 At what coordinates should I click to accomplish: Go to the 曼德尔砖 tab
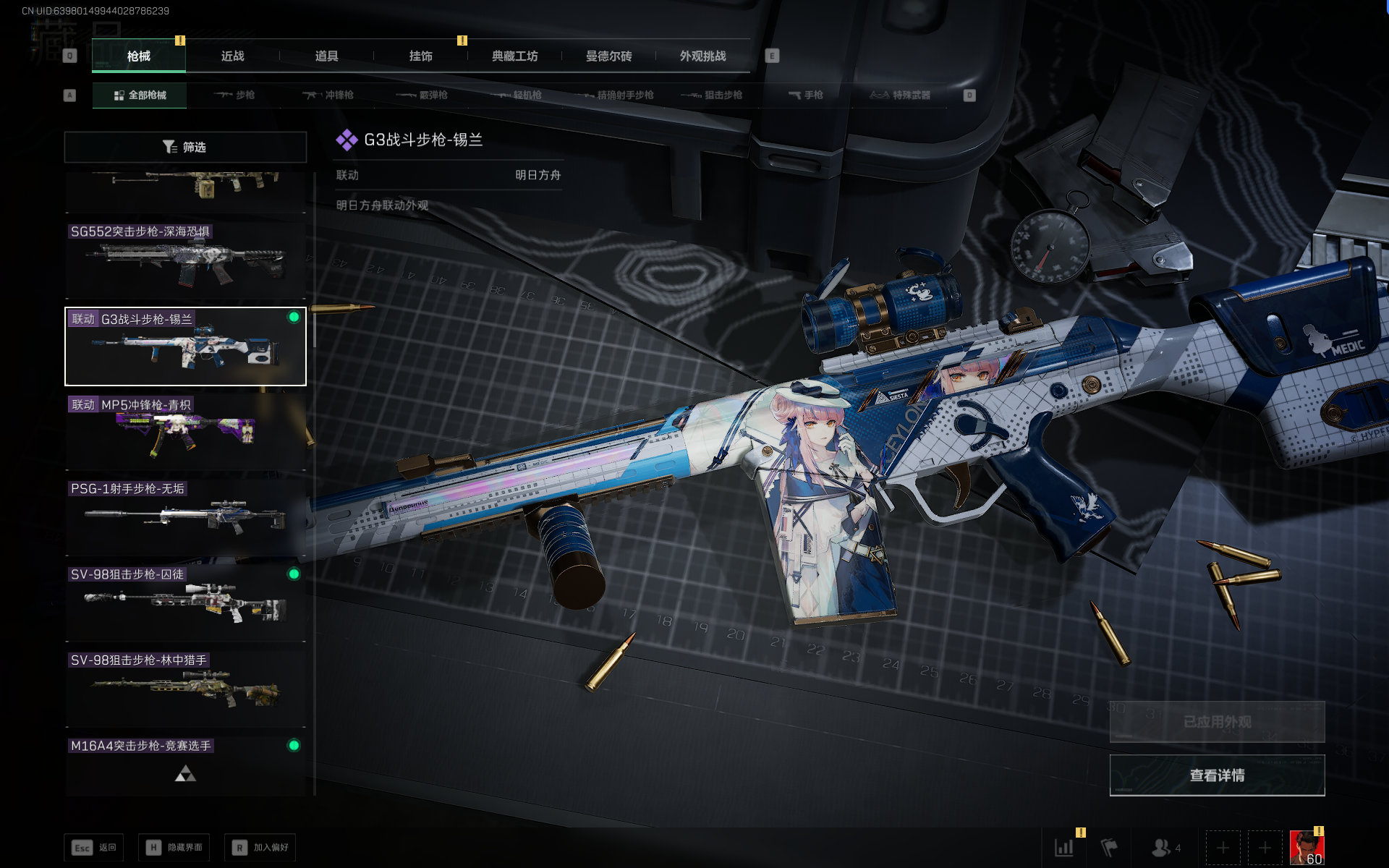coord(608,56)
